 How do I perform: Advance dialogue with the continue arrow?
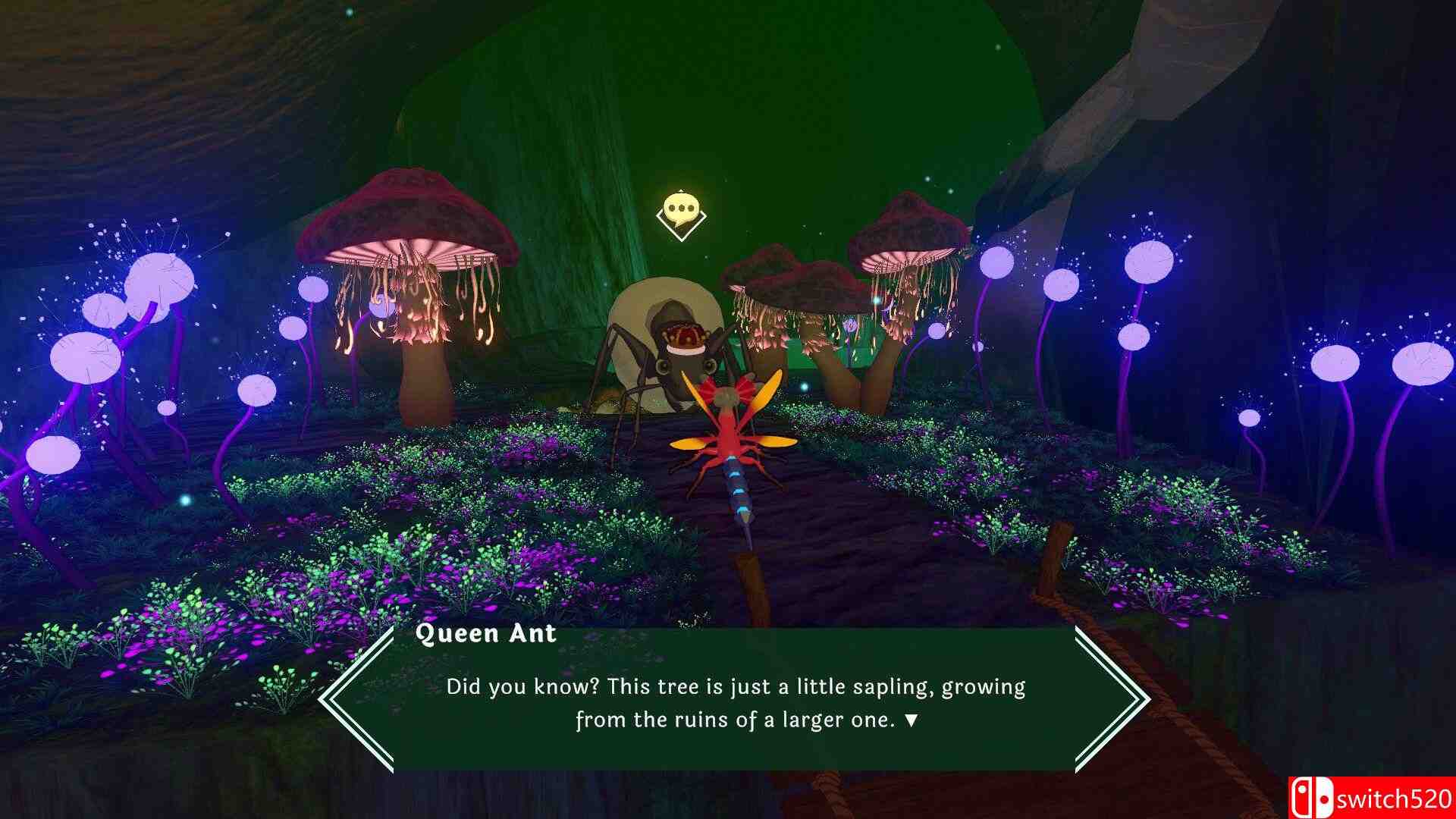pos(912,720)
